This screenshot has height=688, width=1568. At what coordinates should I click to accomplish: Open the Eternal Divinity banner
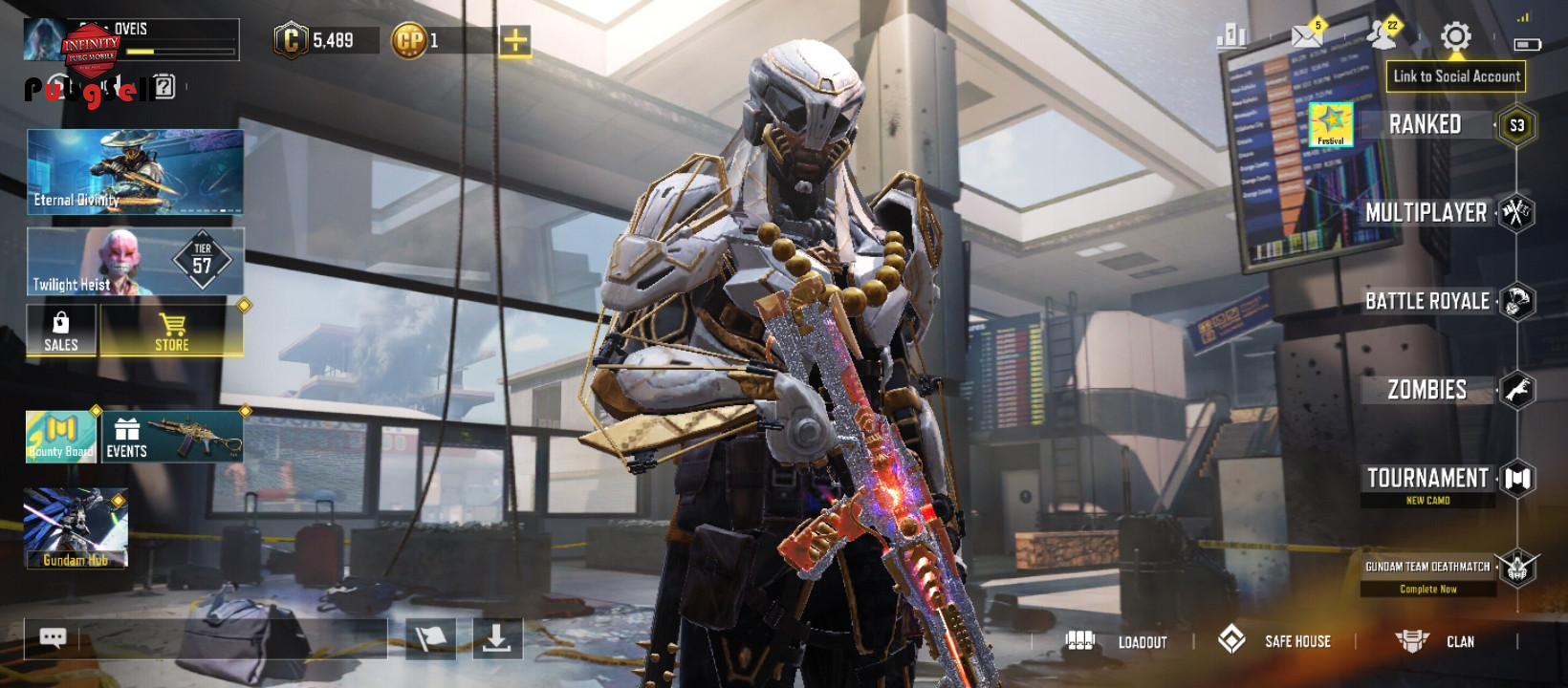[x=135, y=172]
